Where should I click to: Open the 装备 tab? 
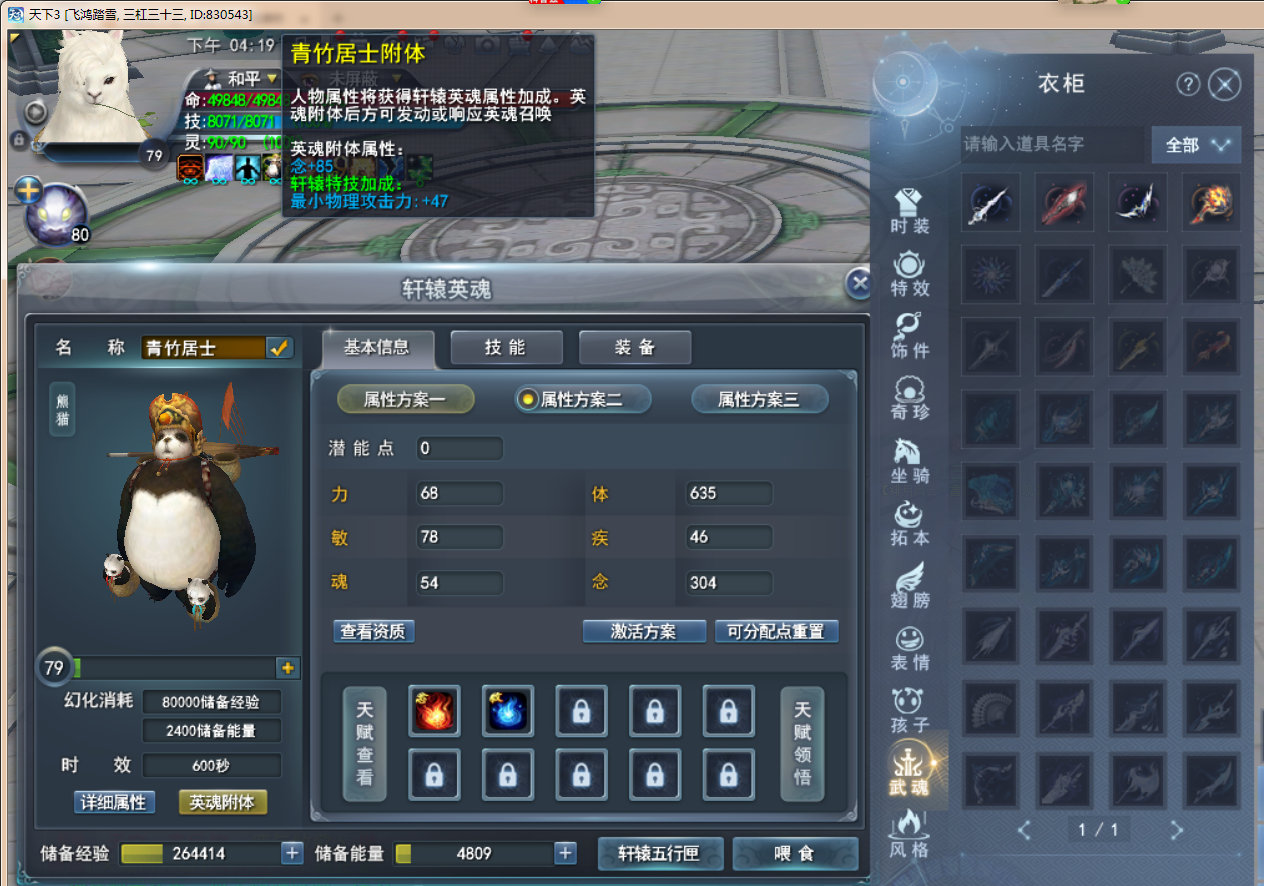coord(635,347)
